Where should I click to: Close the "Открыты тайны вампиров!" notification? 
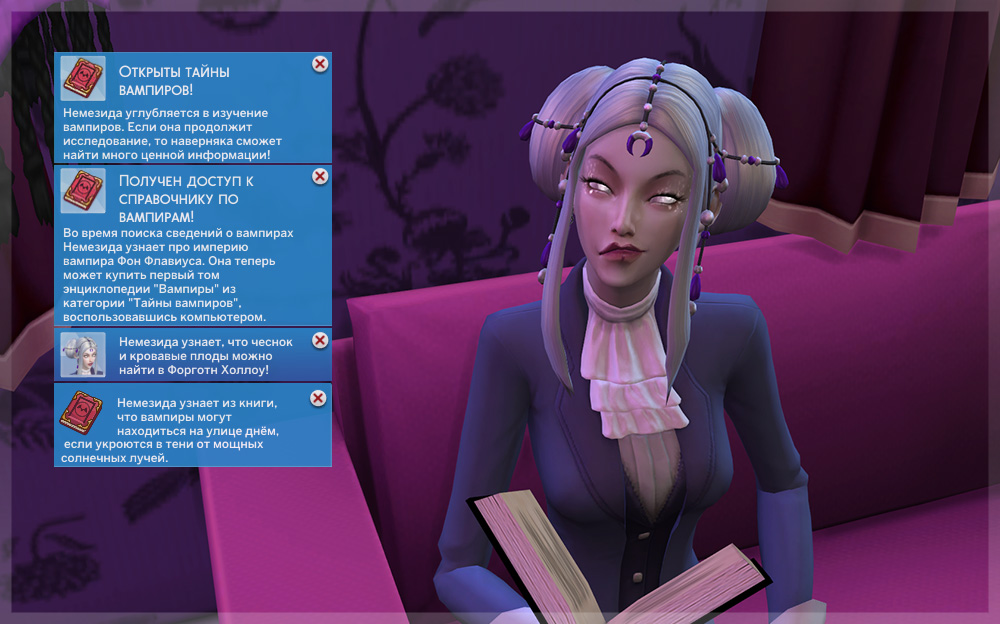320,64
